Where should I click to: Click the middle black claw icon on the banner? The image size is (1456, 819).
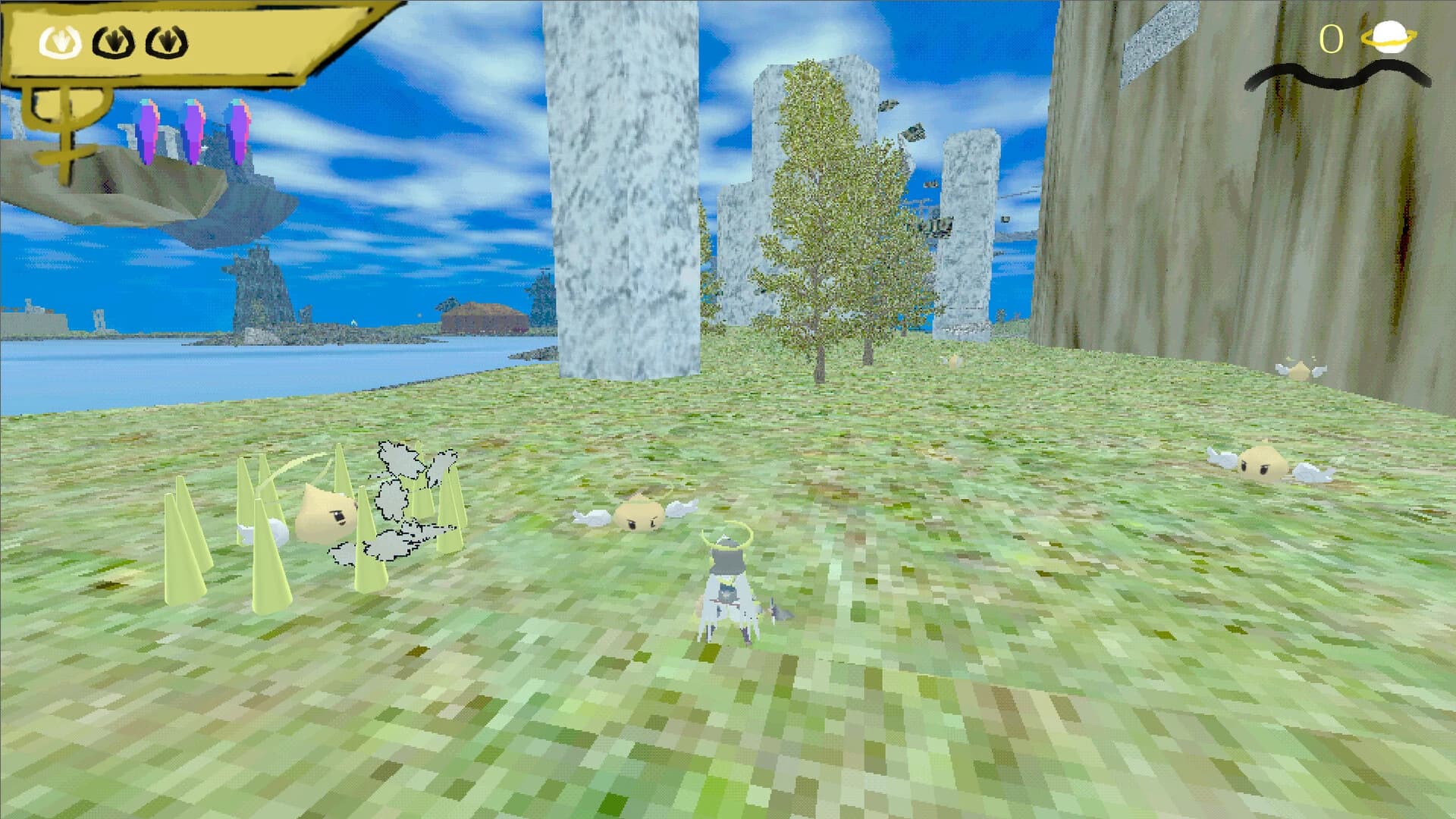click(114, 42)
